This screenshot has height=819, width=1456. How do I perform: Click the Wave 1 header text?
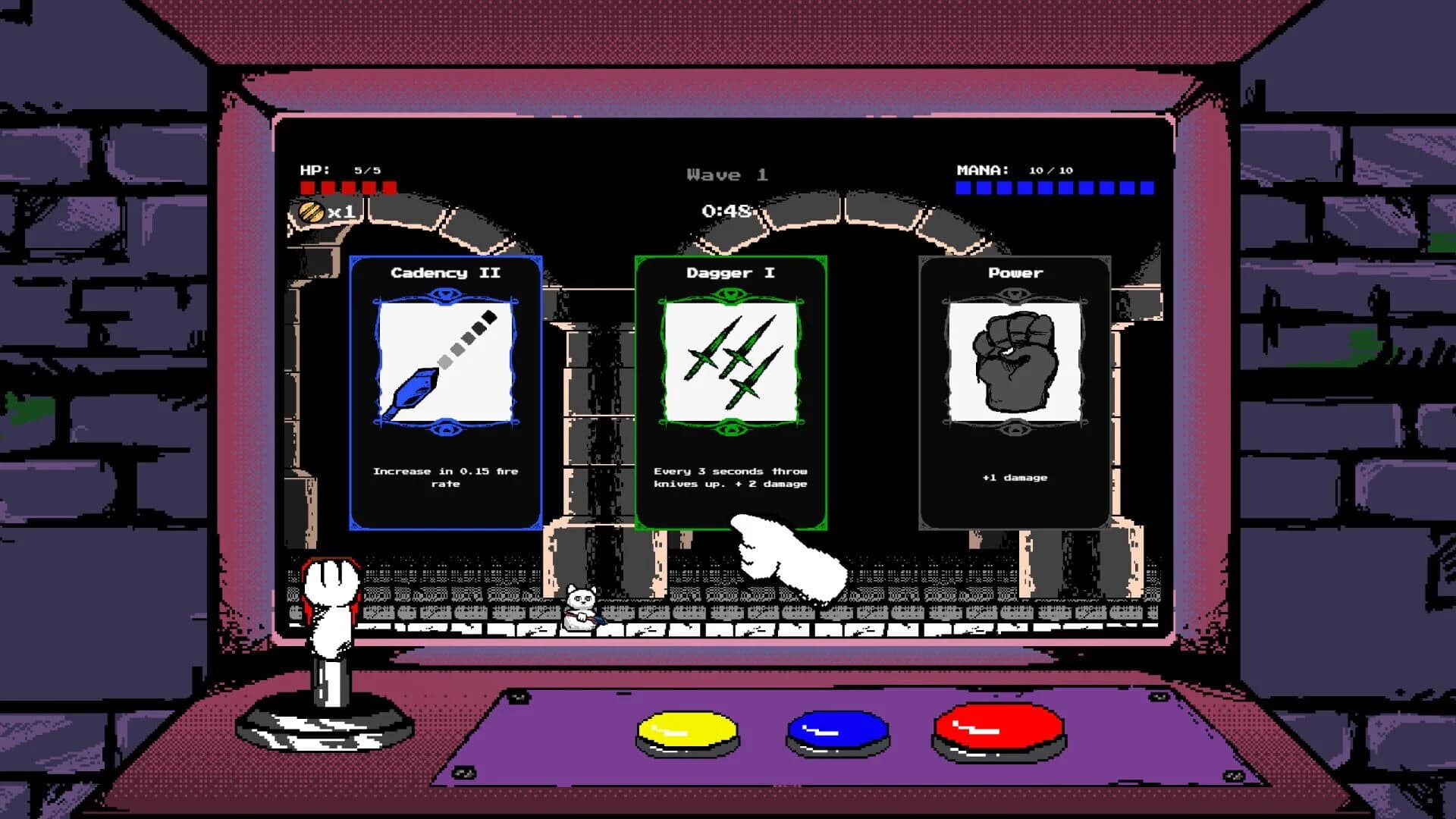coord(726,174)
